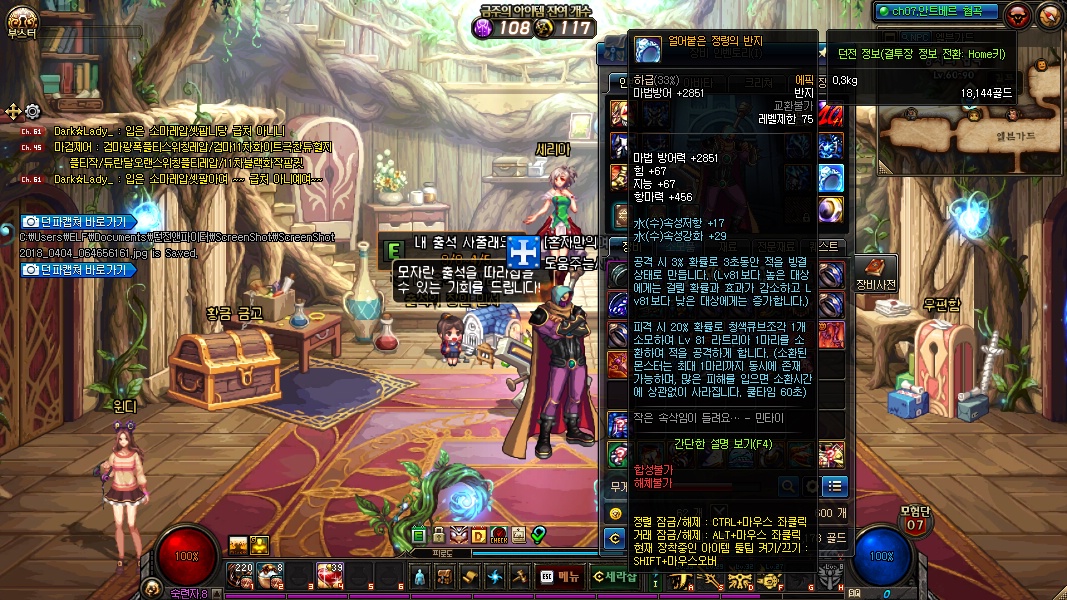This screenshot has width=1067, height=600.
Task: Use the quick slot potion with count 220
Action: point(240,575)
